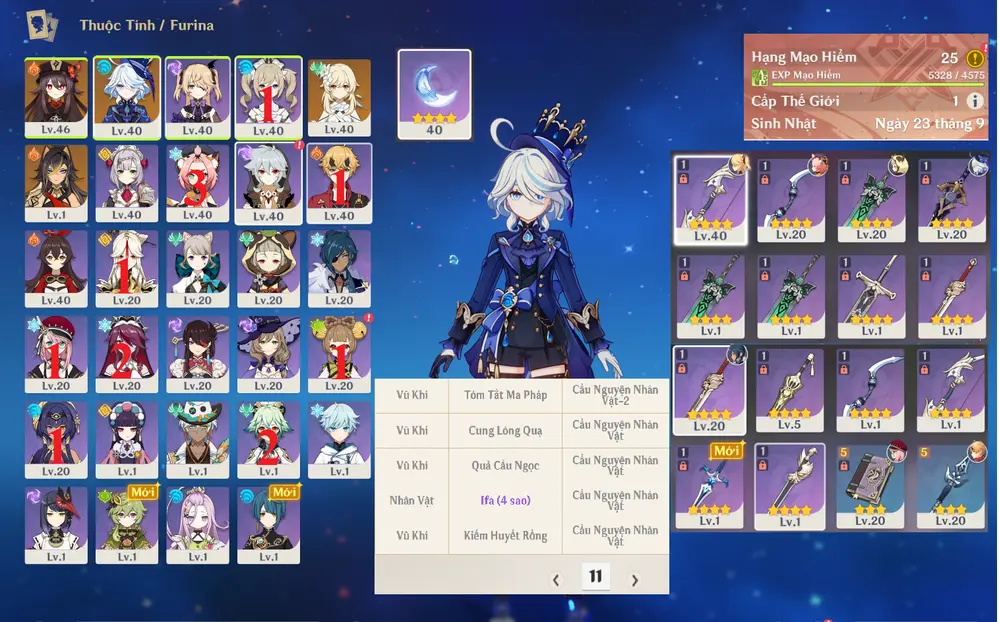Select the Lv.40 weapon in the weapon grid
999x622 pixels.
(x=711, y=198)
